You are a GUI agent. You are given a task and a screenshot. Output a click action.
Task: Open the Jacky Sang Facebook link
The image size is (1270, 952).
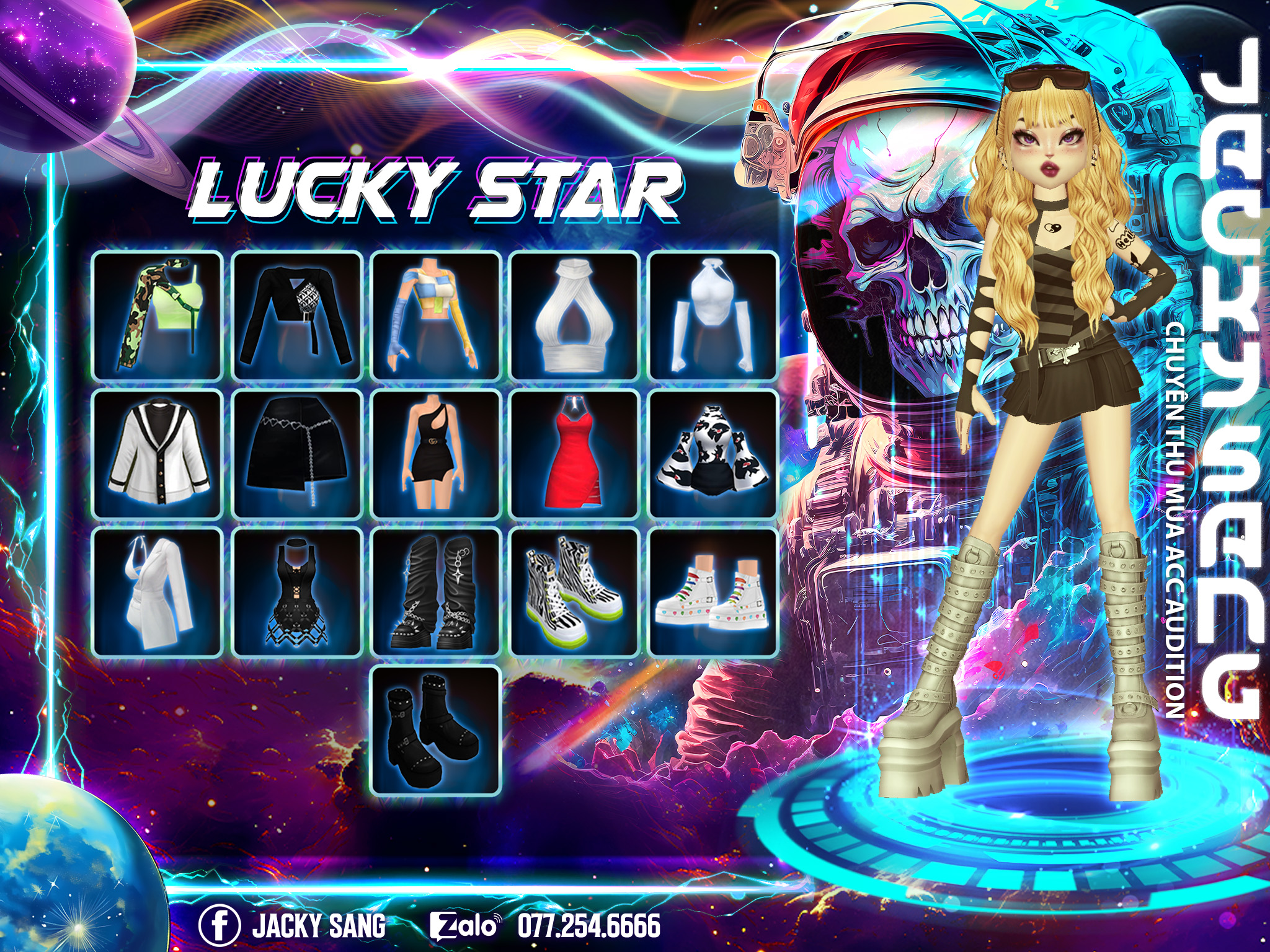(293, 926)
